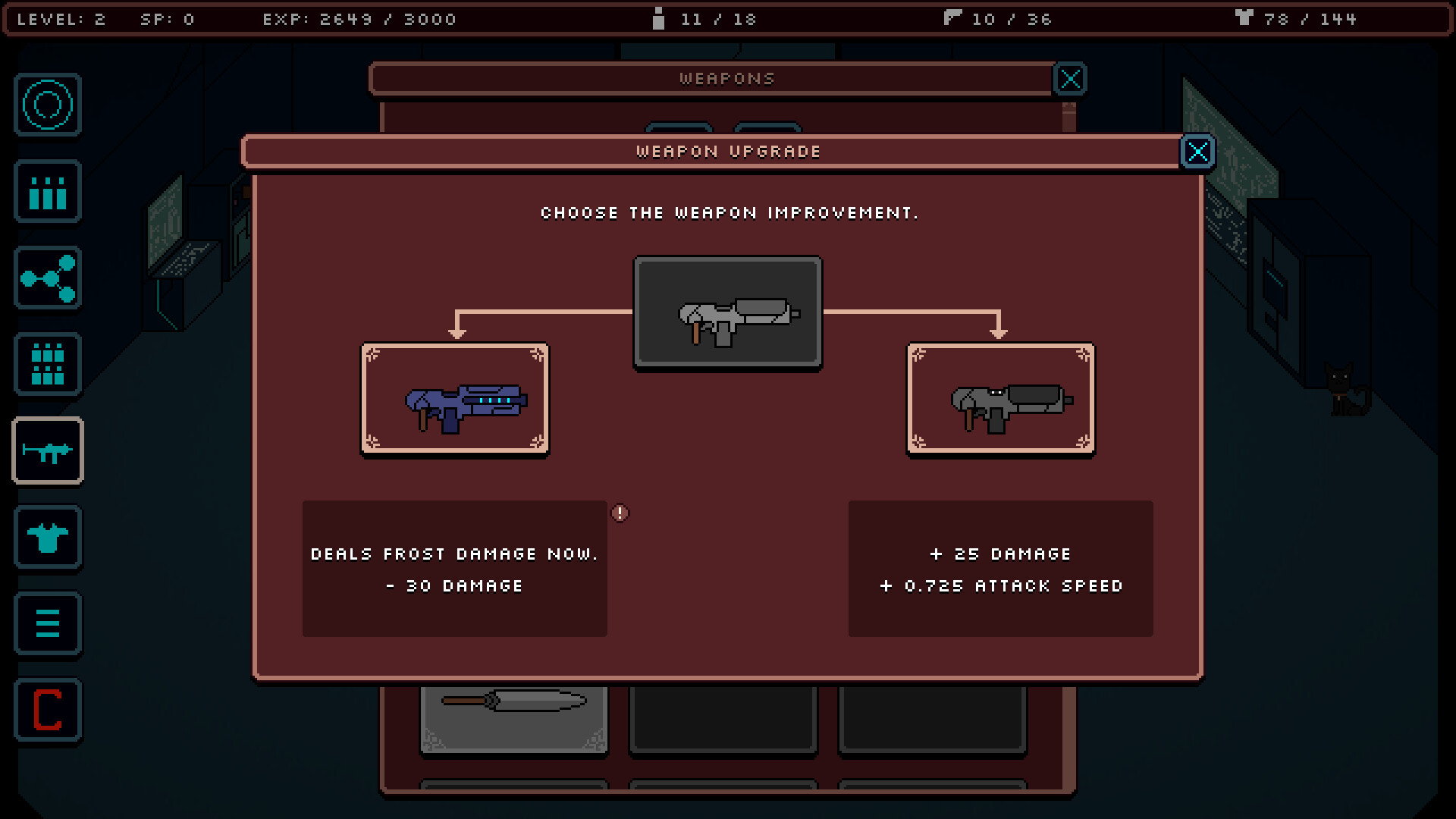Click the red C icon
Screen dimensions: 1456x819
[x=47, y=711]
